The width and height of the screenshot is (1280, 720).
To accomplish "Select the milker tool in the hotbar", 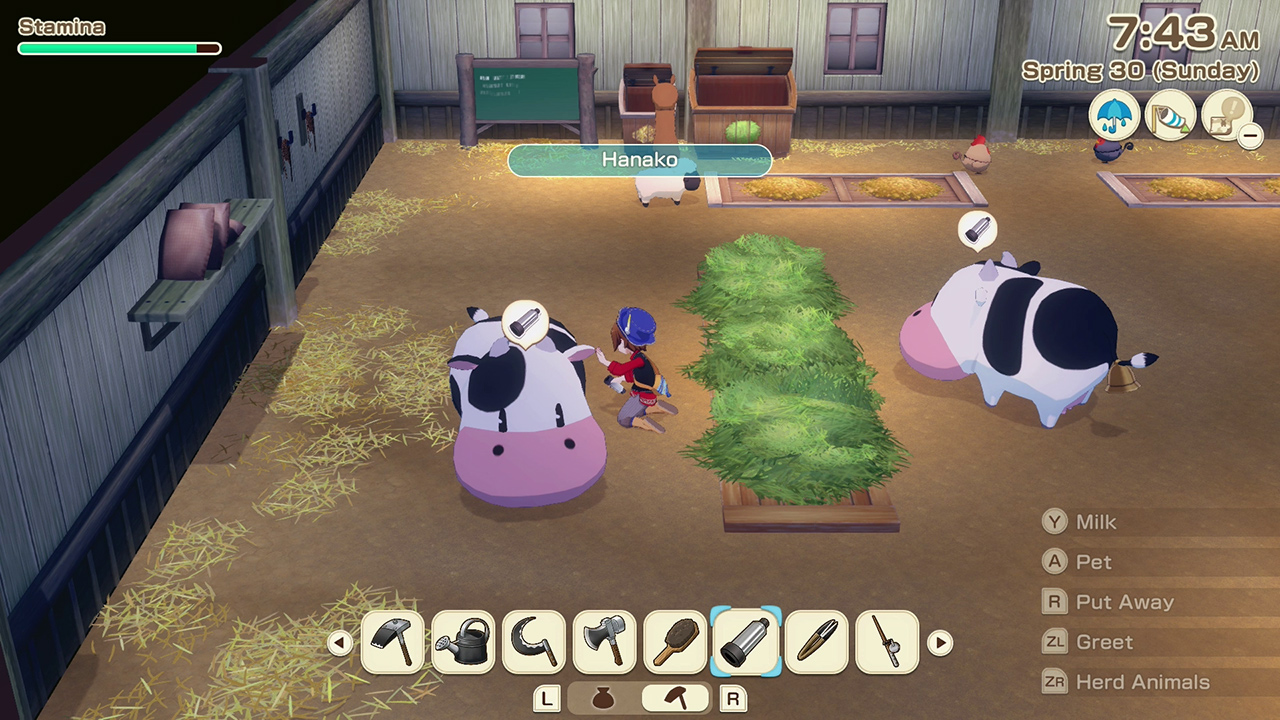I will pos(745,640).
